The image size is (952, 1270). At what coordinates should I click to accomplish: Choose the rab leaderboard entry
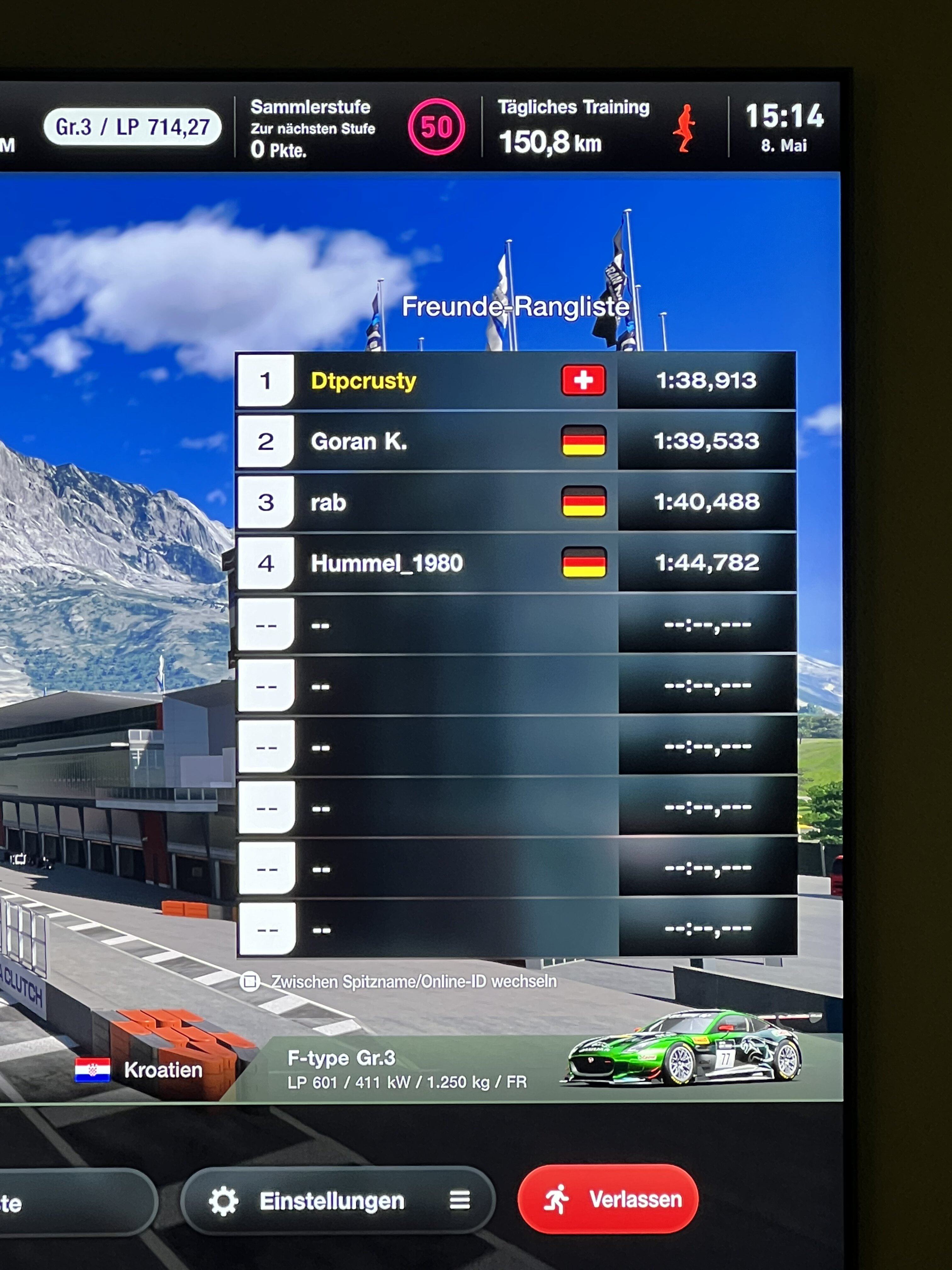(515, 502)
